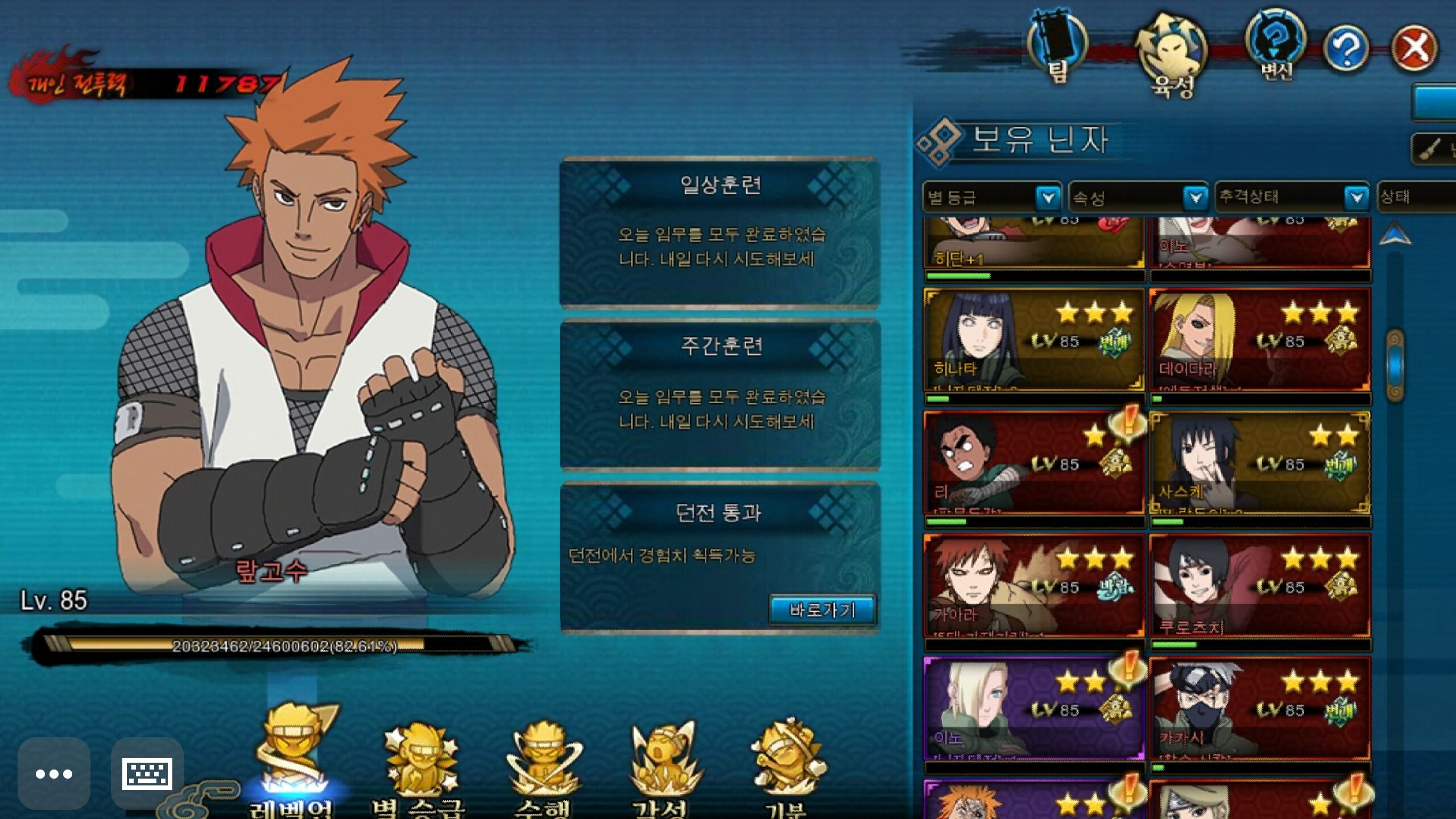Select the 가아라 (Gaara) ninja card
This screenshot has width=1456, height=819.
[1033, 585]
